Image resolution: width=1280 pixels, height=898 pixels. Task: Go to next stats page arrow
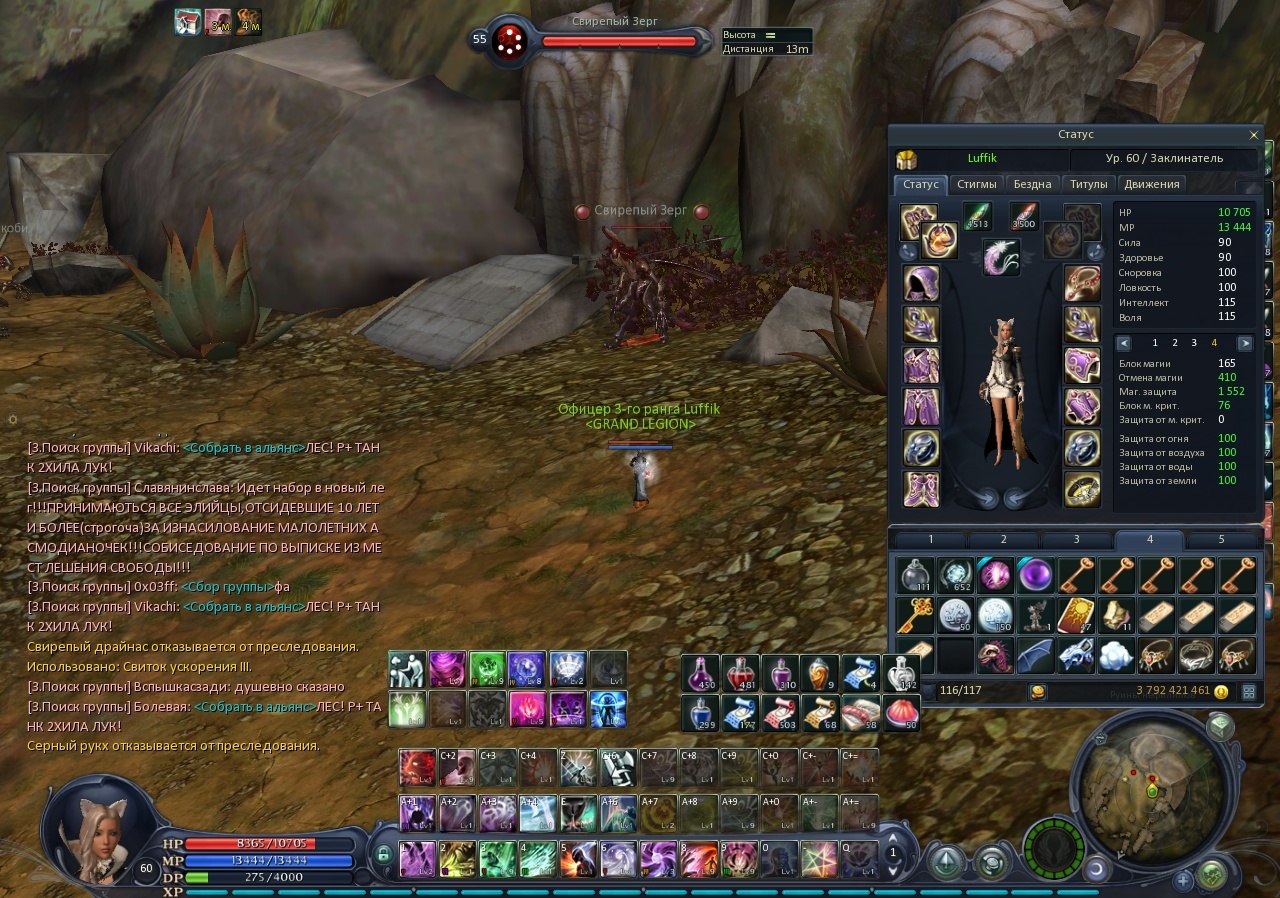tap(1244, 343)
